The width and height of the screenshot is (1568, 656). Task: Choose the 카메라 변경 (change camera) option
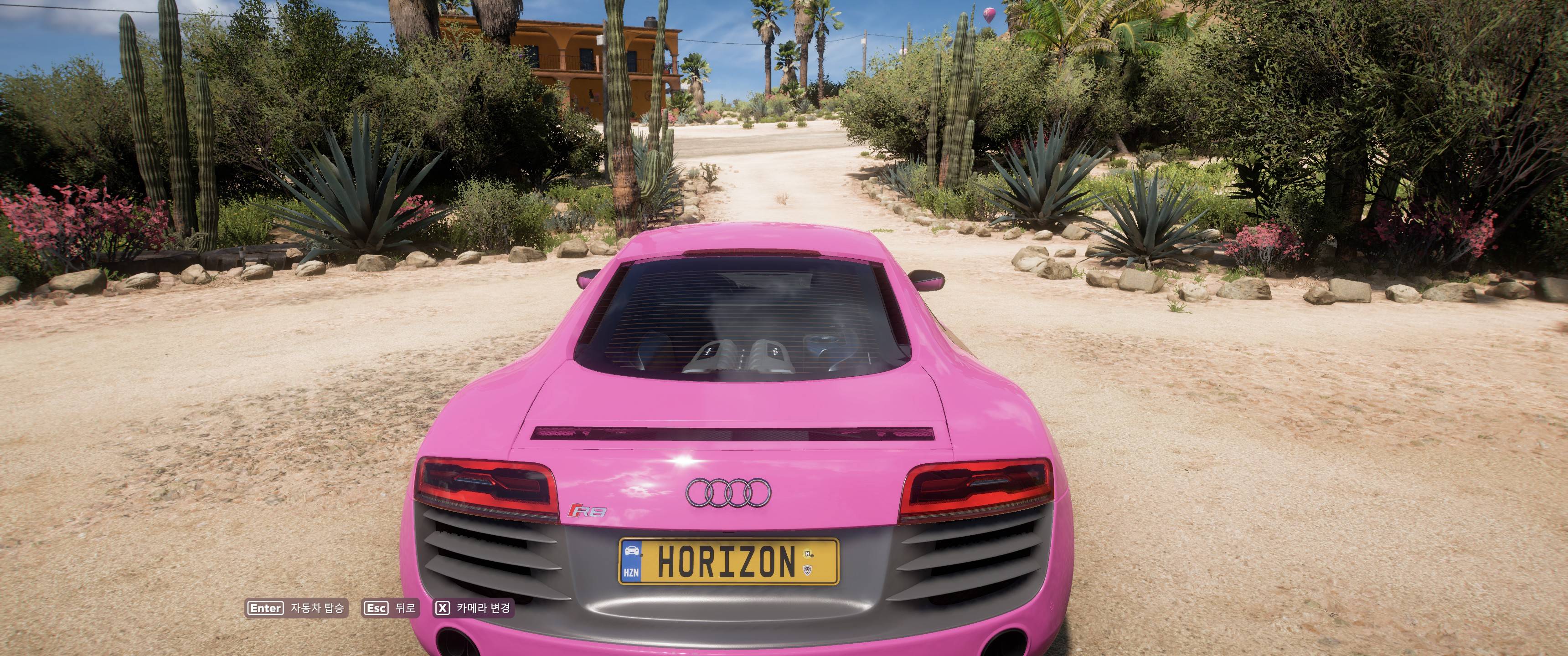473,608
